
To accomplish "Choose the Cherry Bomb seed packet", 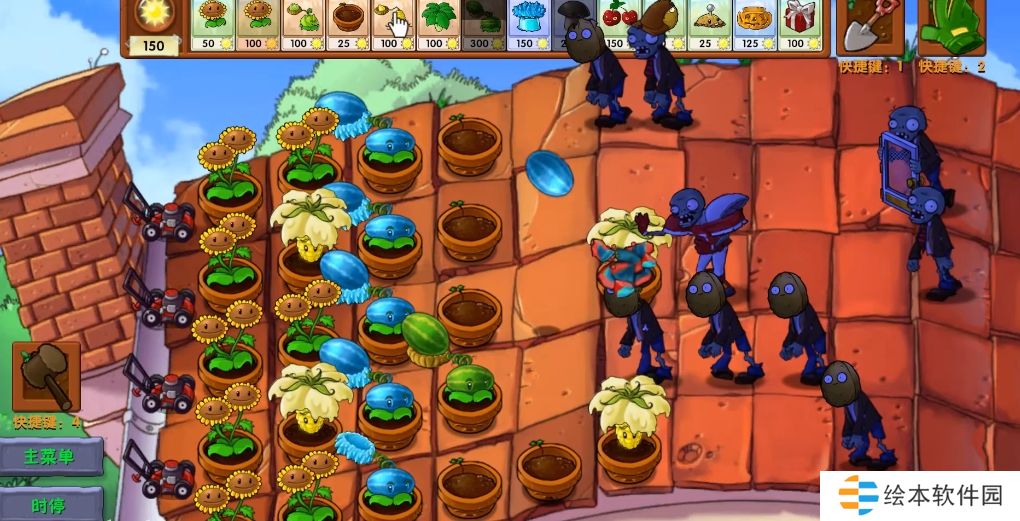I will point(618,20).
